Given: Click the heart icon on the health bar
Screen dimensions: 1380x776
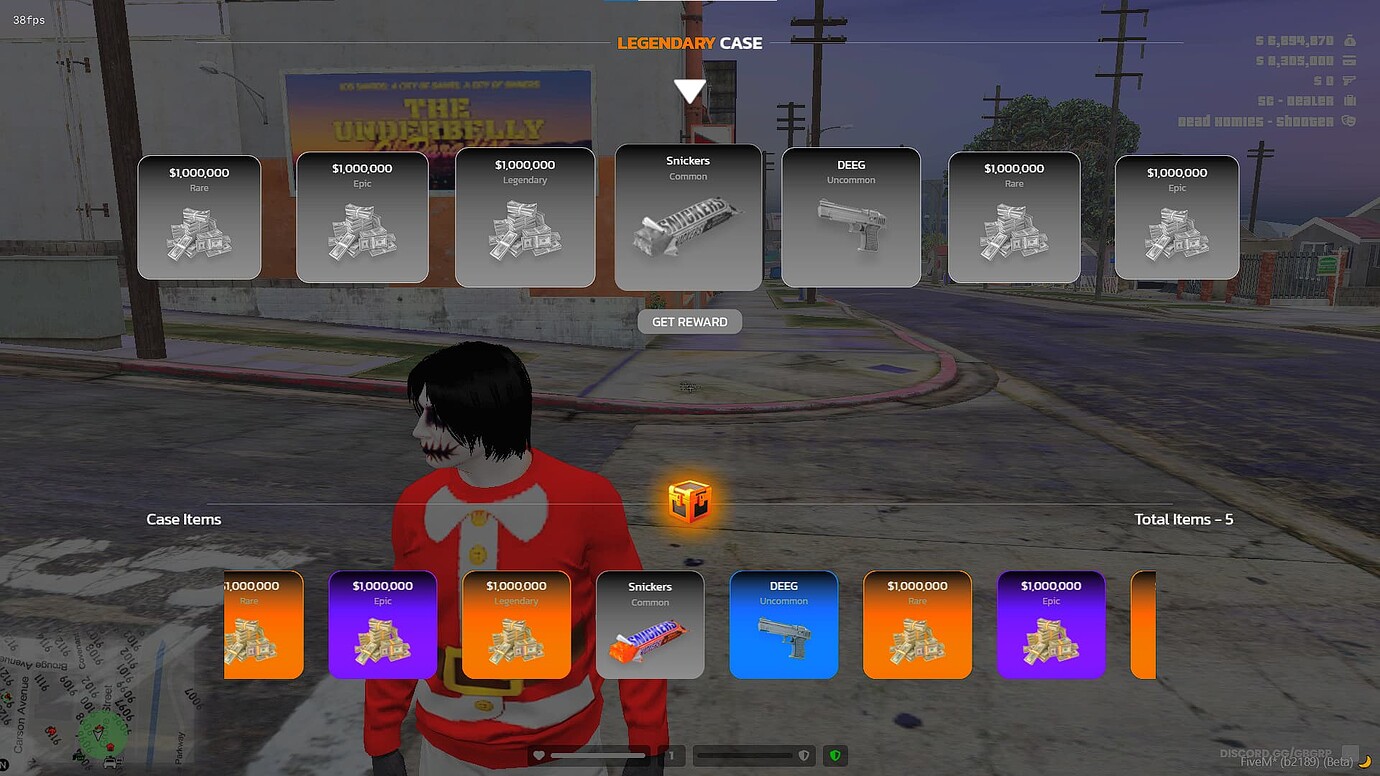Looking at the screenshot, I should click(x=541, y=755).
